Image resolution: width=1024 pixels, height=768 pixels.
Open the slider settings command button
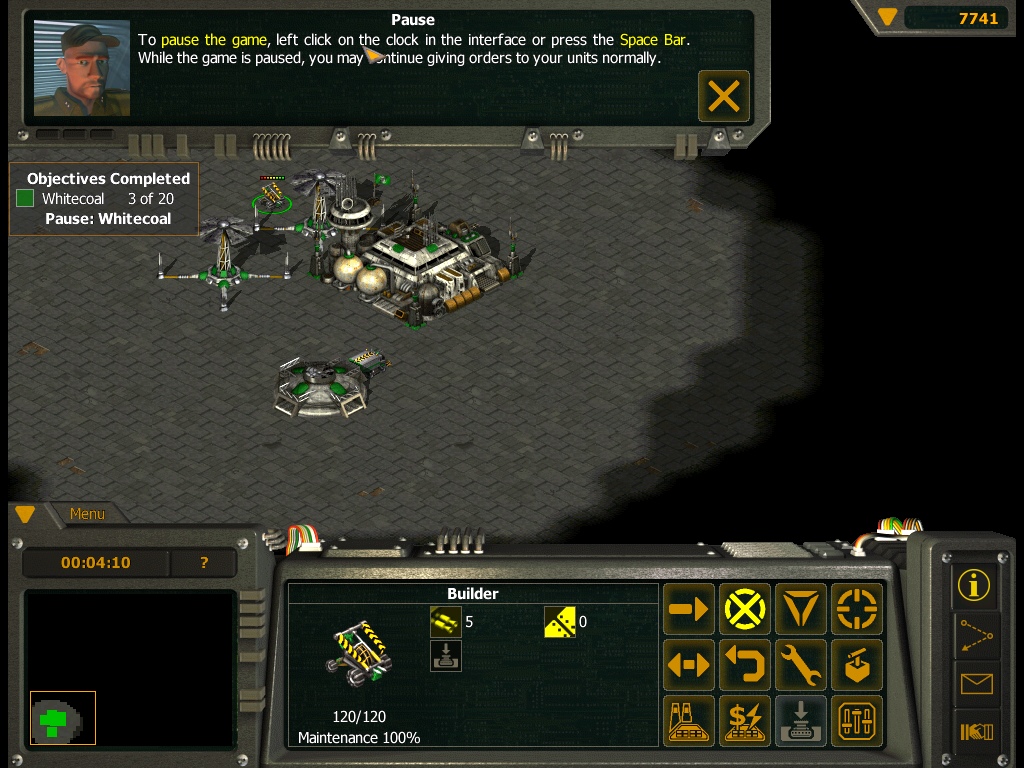coord(857,721)
